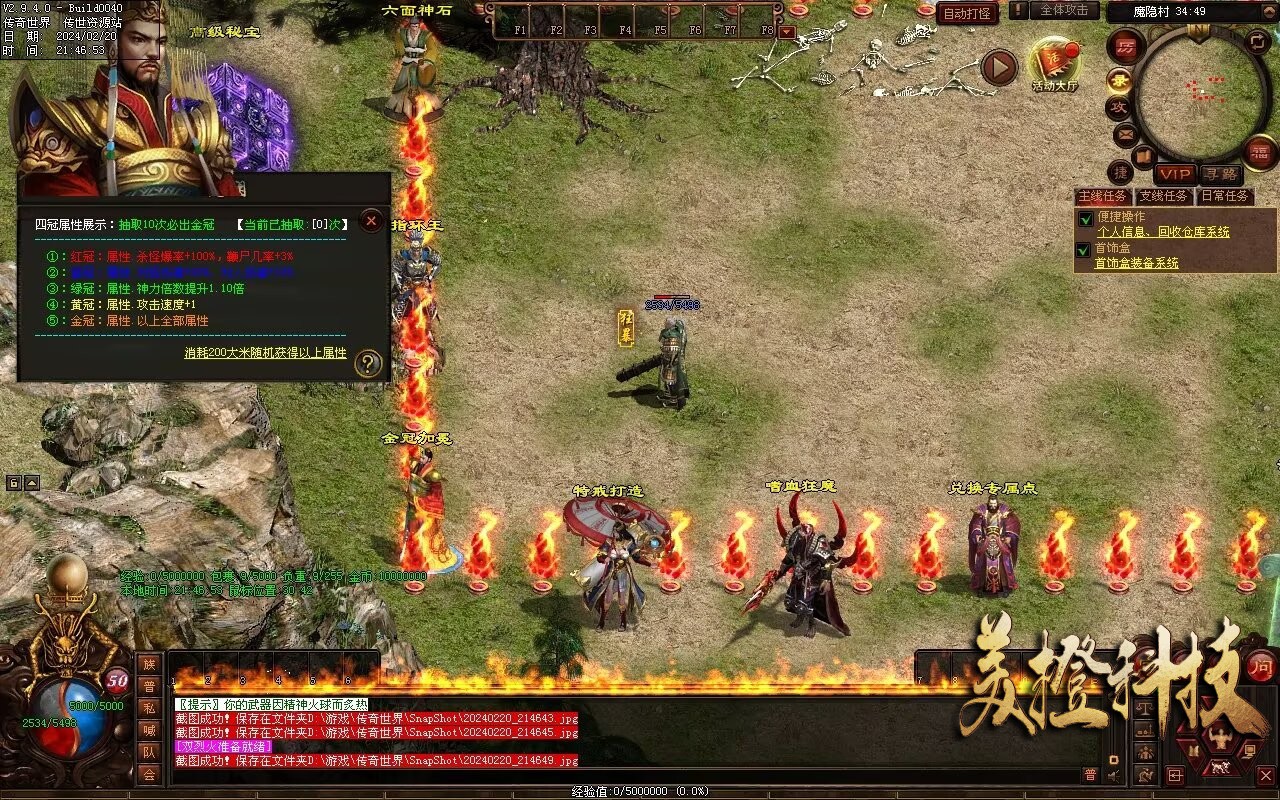
Task: Click the round play arrow button
Action: point(998,67)
